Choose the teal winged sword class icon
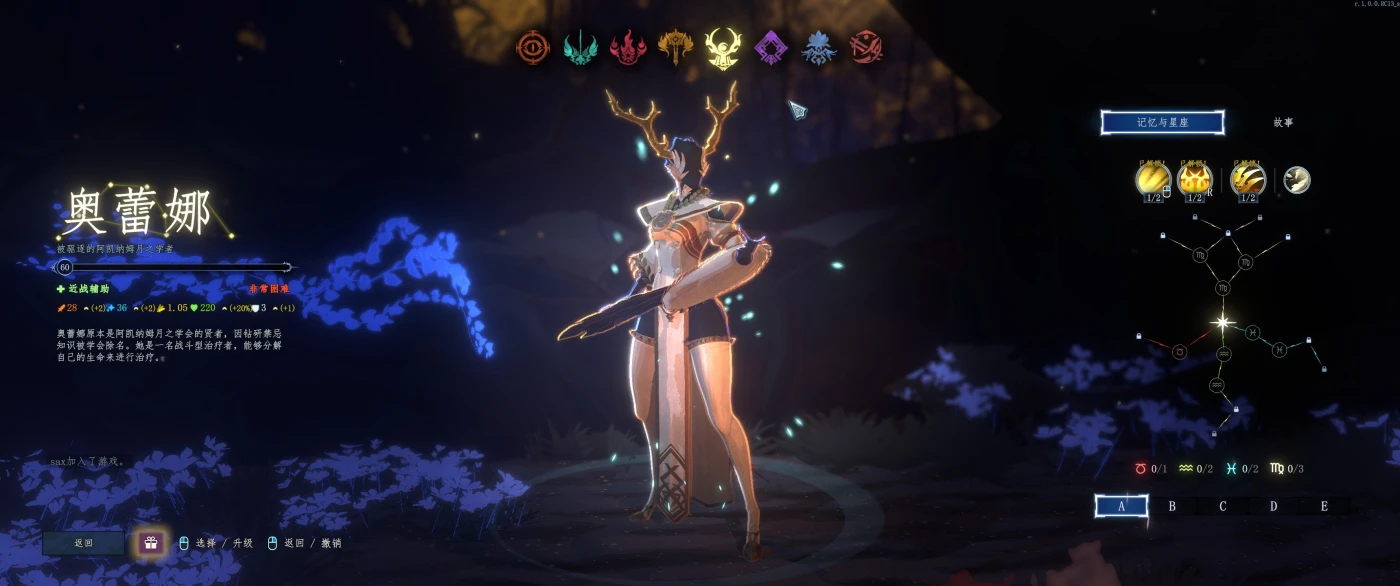Viewport: 1400px width, 586px height. point(580,47)
